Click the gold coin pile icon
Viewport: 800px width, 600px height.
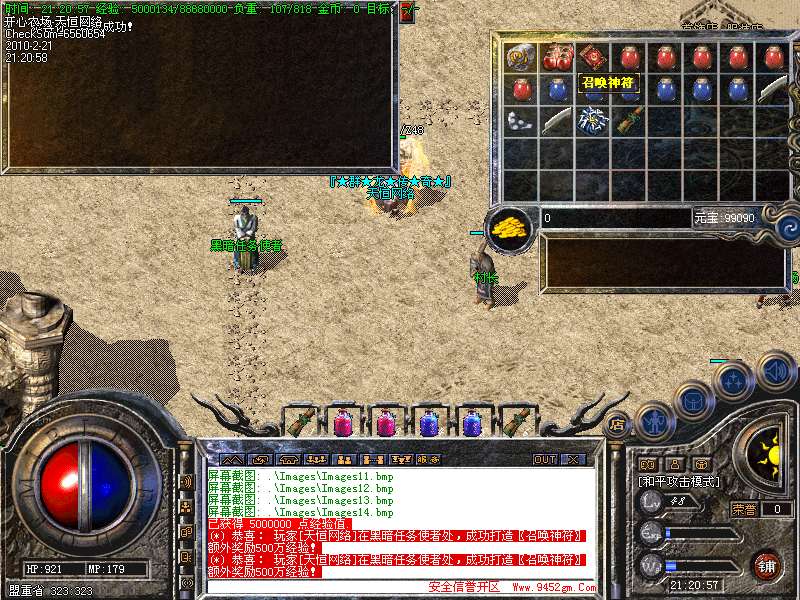[x=510, y=226]
